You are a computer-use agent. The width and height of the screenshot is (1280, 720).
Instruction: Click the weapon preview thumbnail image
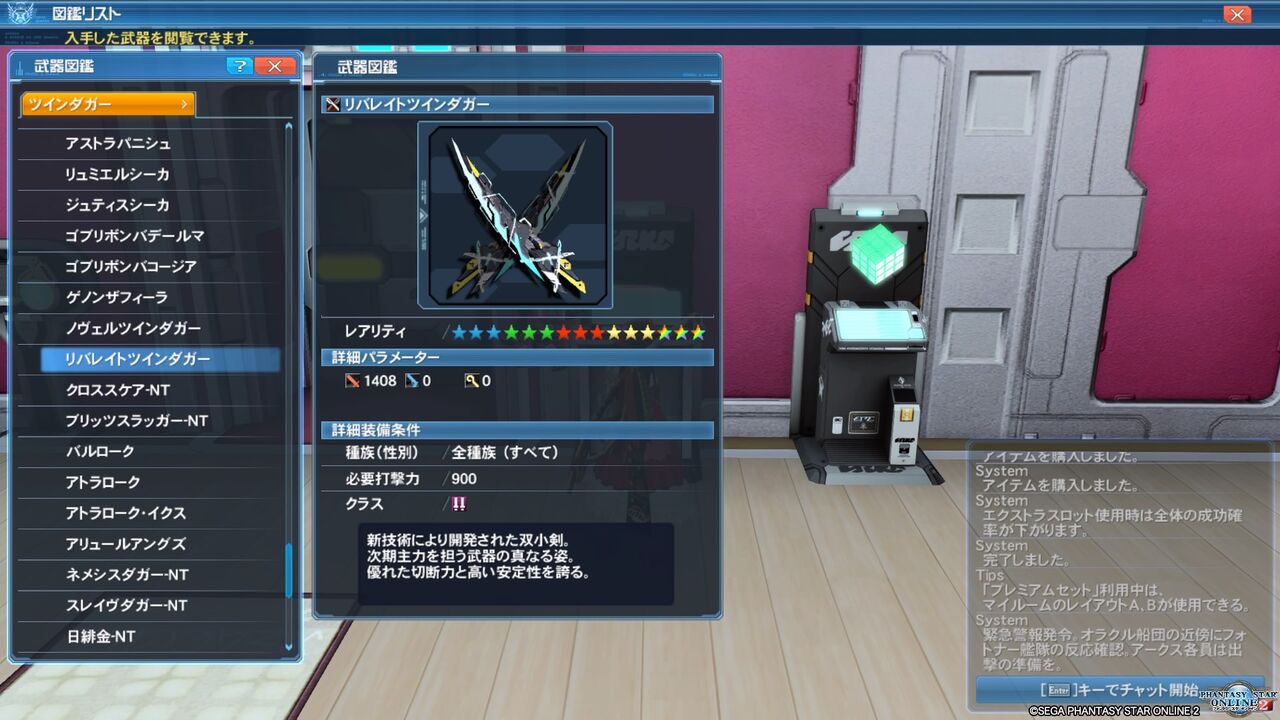coord(516,214)
